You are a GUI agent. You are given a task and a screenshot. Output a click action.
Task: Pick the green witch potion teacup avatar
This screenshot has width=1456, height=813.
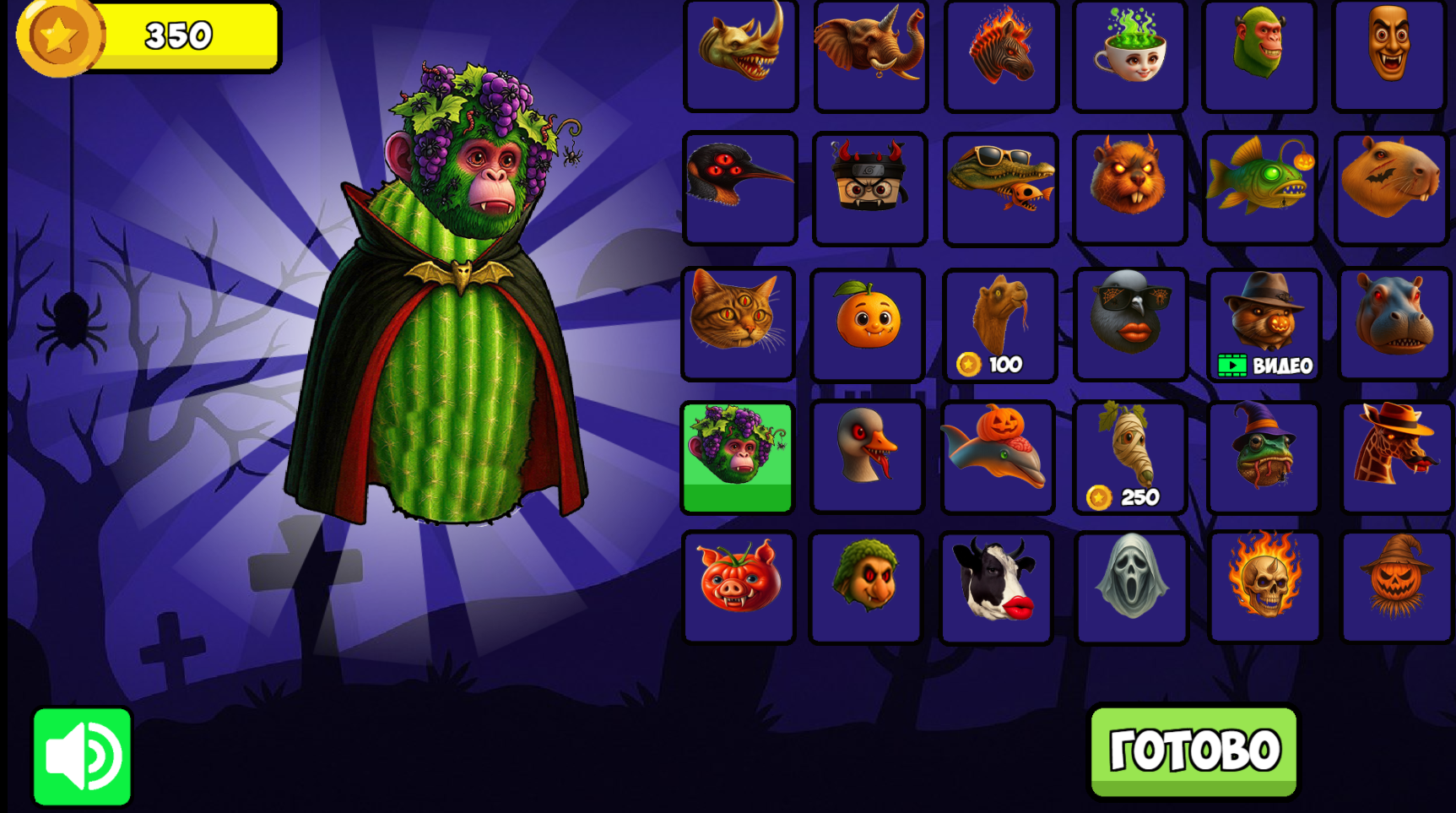[x=1130, y=56]
